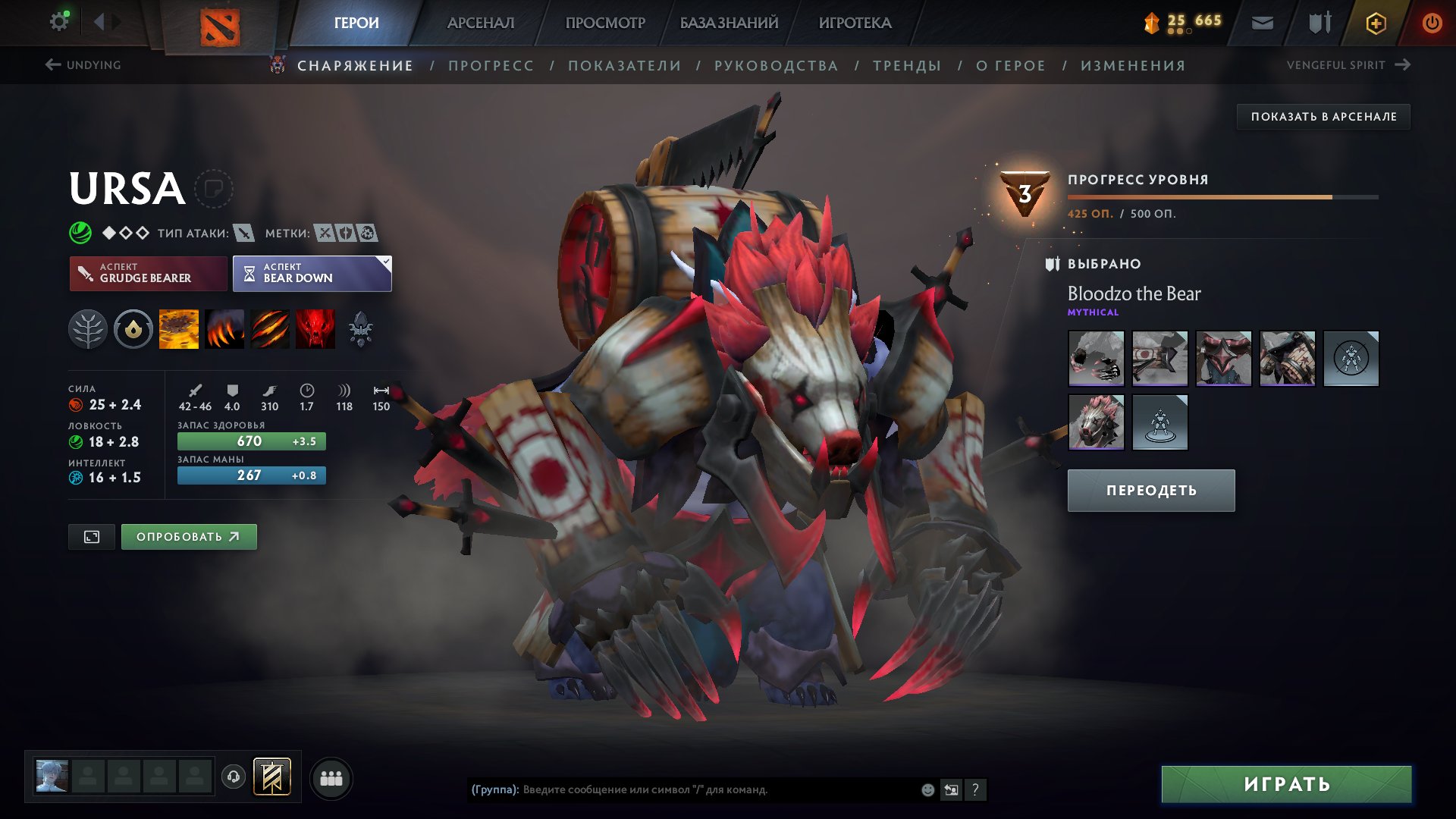The width and height of the screenshot is (1456, 819).
Task: Click the ПЕРЕОДЕТЬ button
Action: point(1150,491)
